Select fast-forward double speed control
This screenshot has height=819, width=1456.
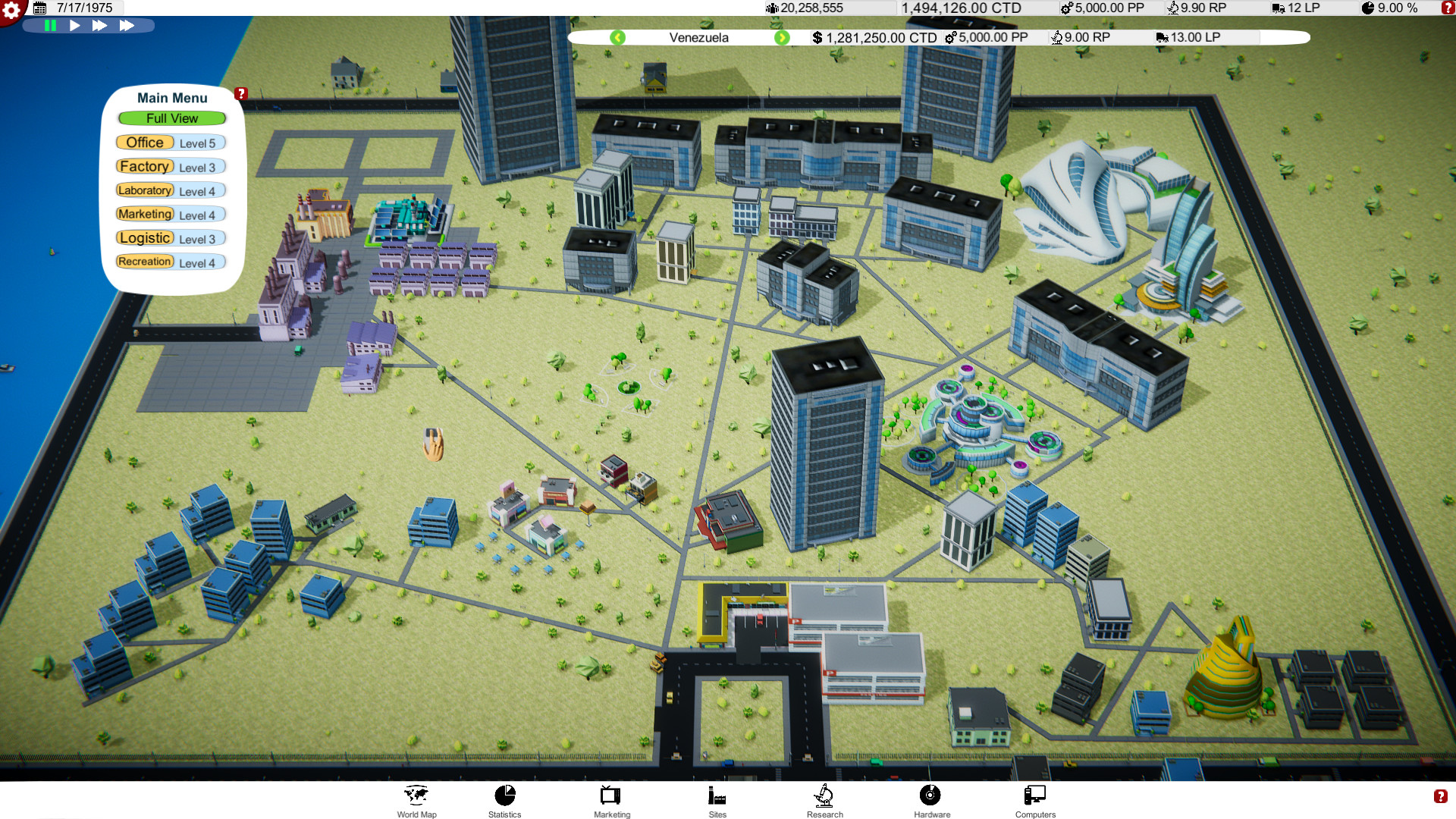pos(100,25)
